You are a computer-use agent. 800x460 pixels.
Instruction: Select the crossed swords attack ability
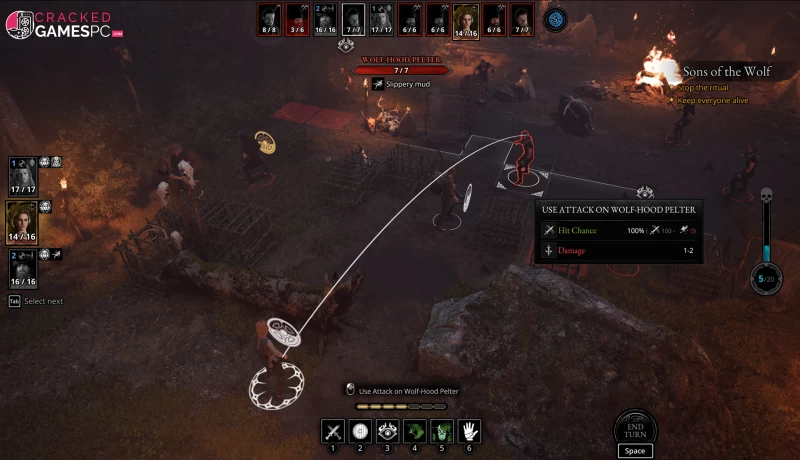[x=333, y=431]
